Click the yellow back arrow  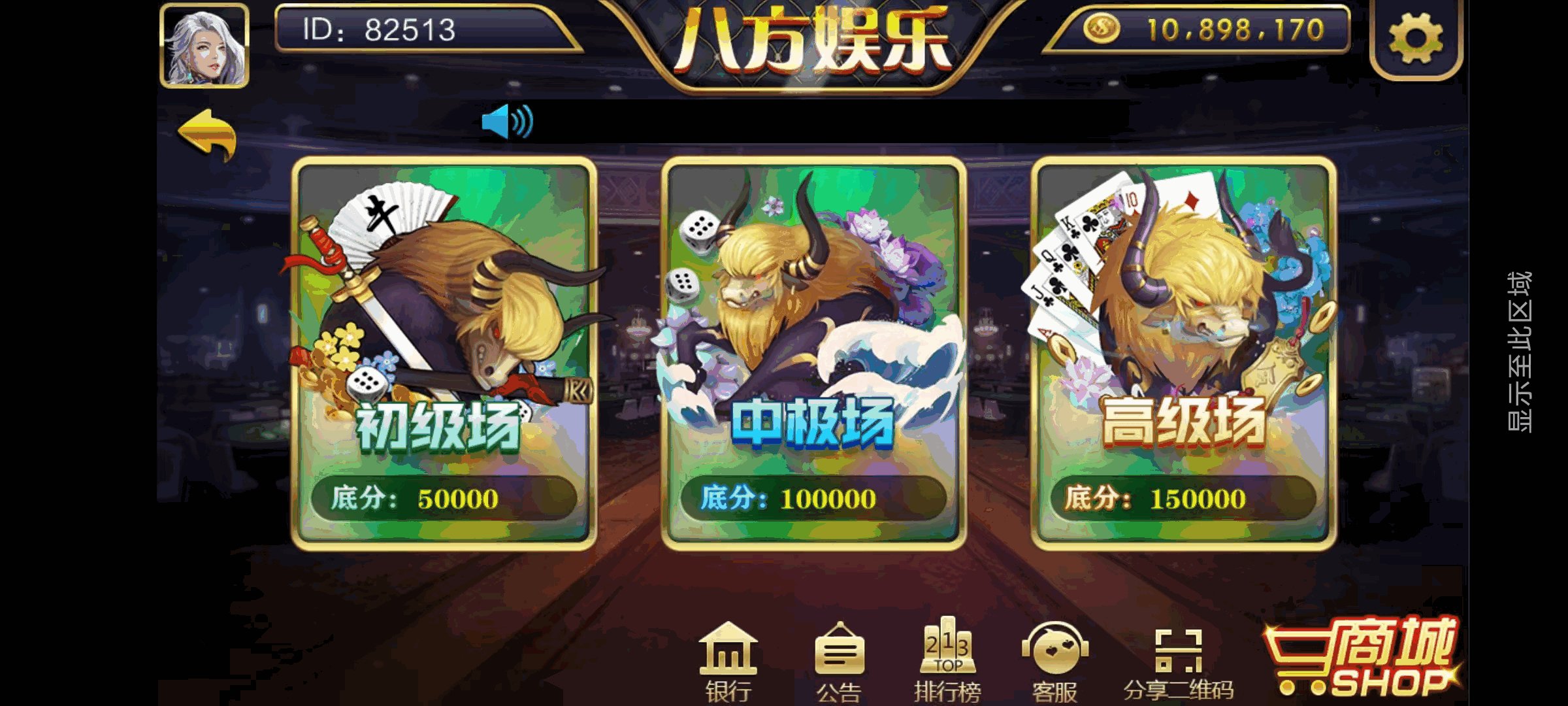[209, 131]
